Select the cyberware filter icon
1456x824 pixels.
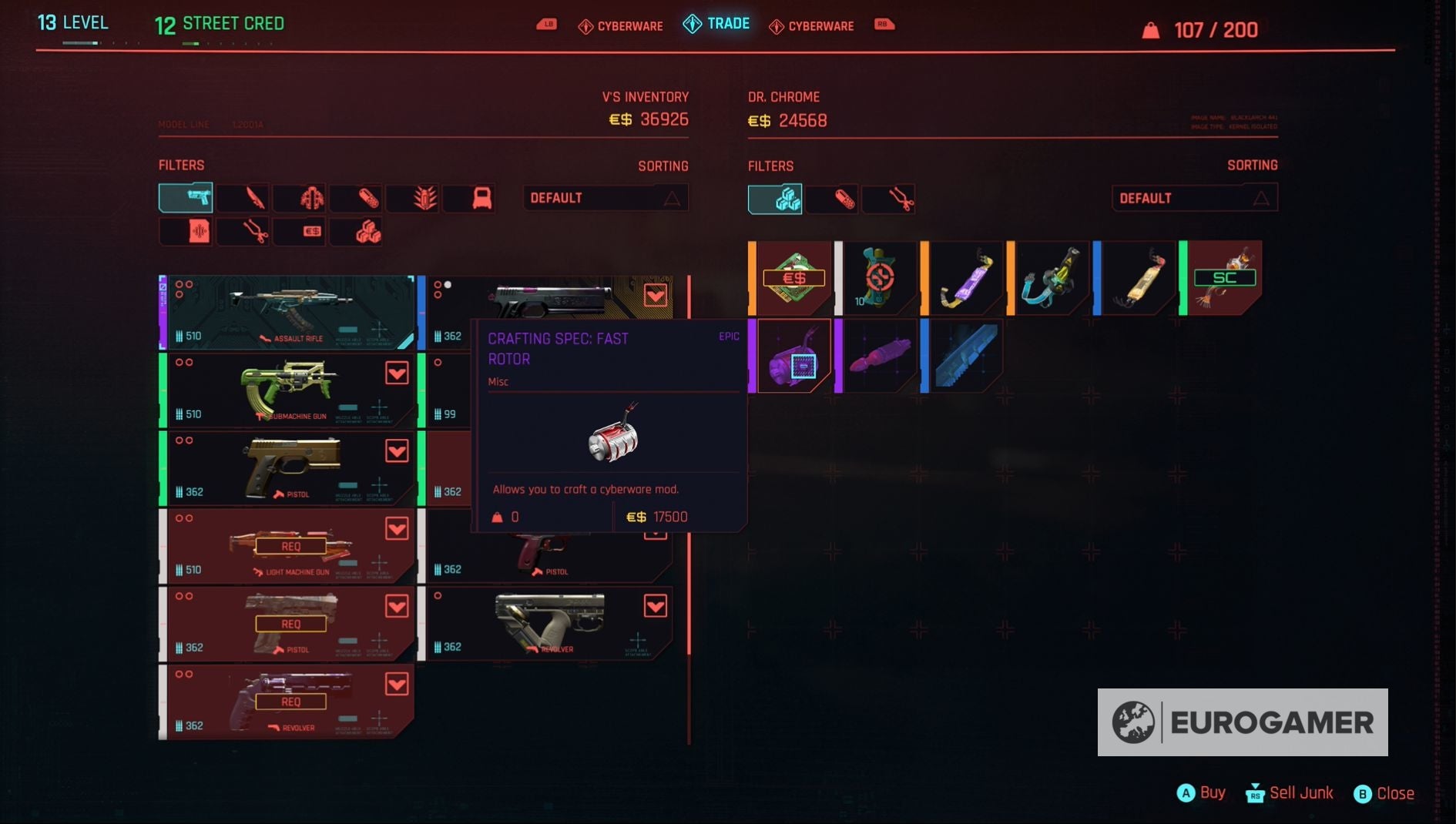coord(300,198)
